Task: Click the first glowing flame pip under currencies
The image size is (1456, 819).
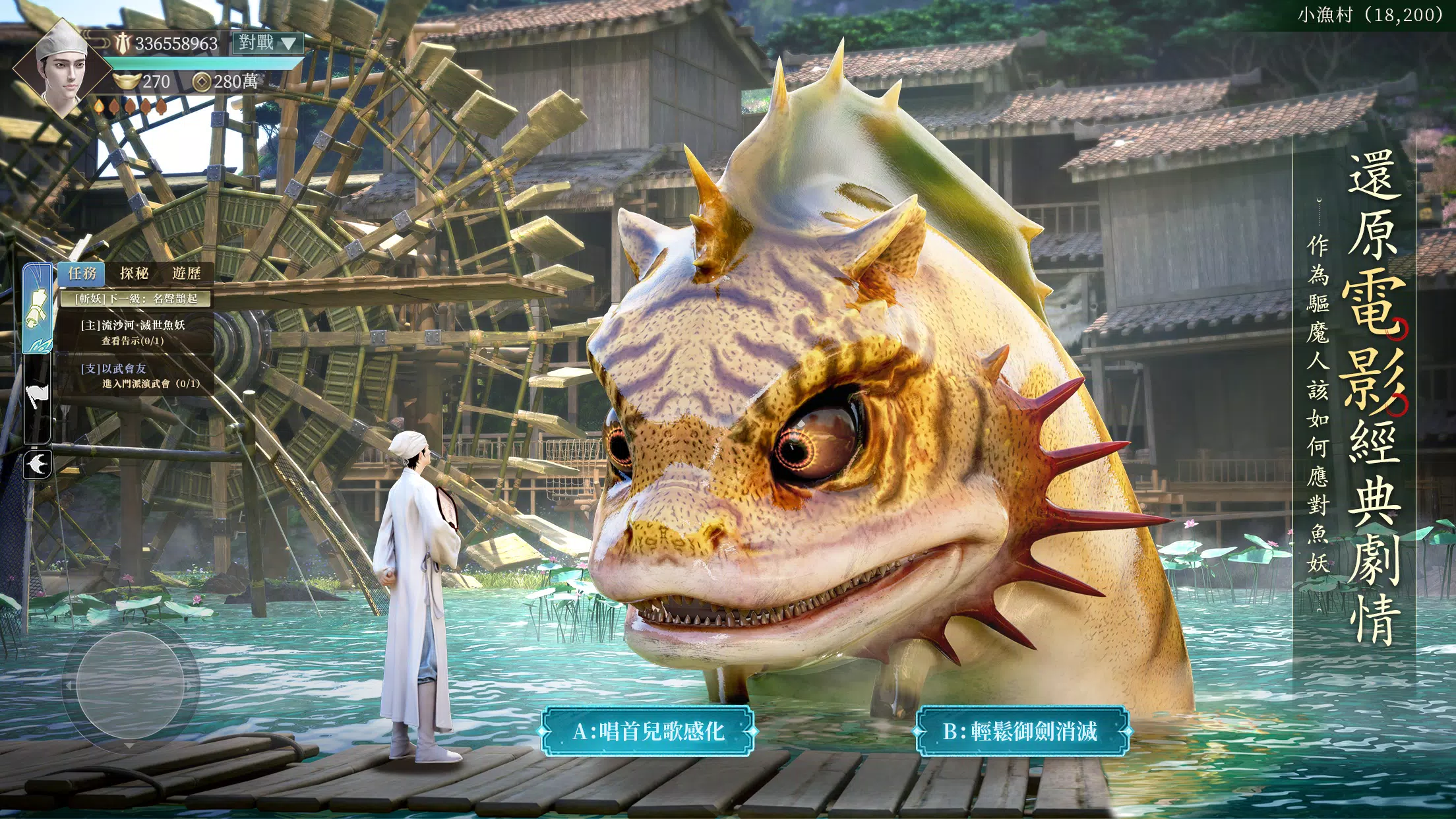Action: (x=99, y=107)
